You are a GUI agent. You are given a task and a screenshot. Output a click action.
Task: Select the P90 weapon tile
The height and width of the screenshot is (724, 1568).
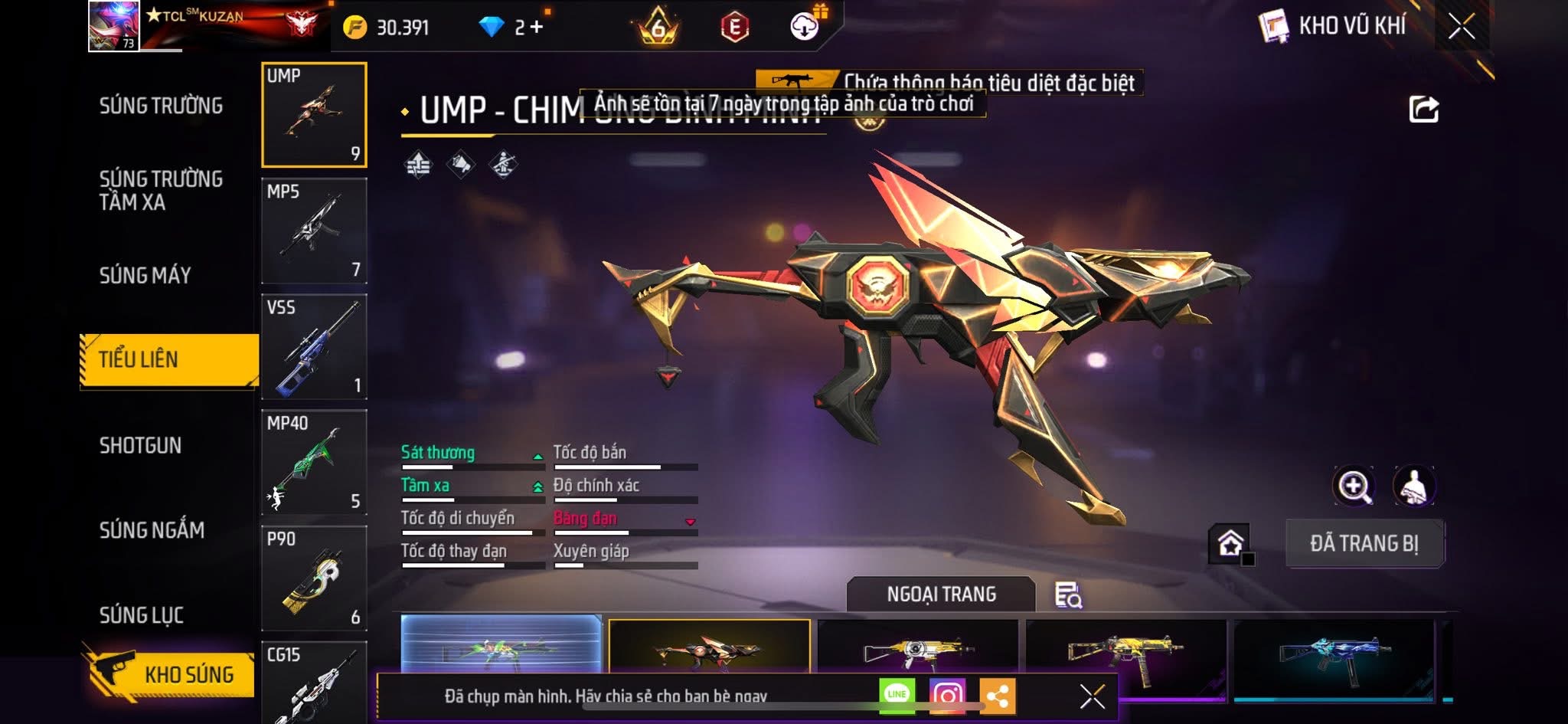point(314,578)
